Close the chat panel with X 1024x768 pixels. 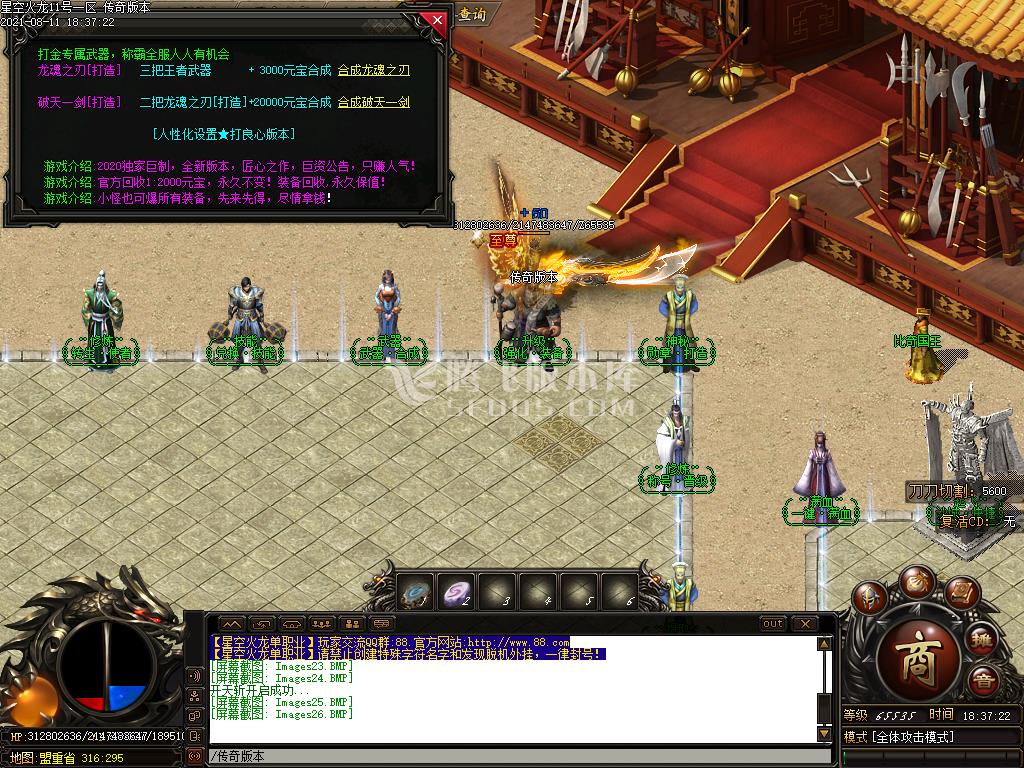click(x=804, y=624)
